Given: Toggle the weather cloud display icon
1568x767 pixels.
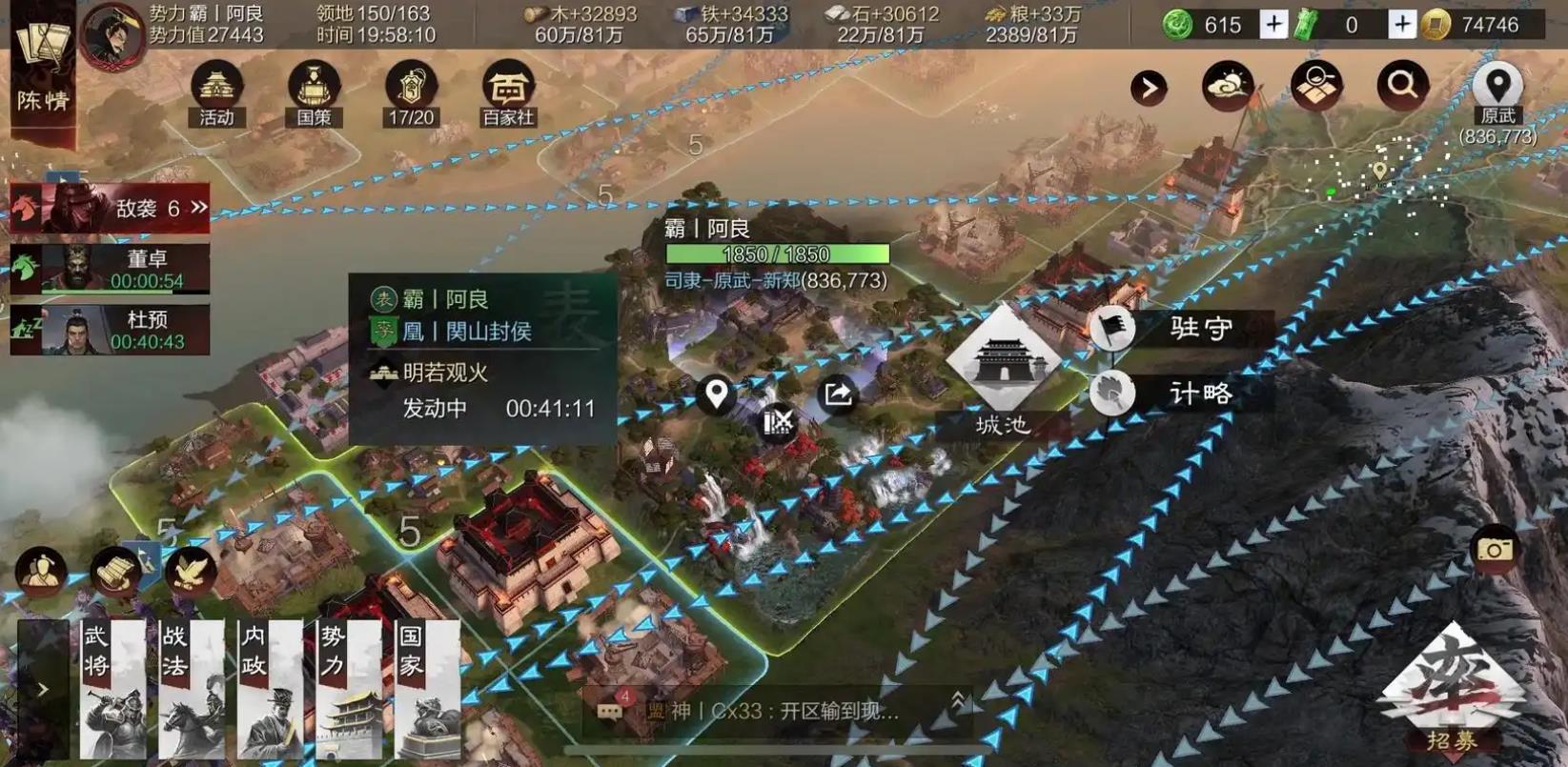Looking at the screenshot, I should tap(1227, 84).
